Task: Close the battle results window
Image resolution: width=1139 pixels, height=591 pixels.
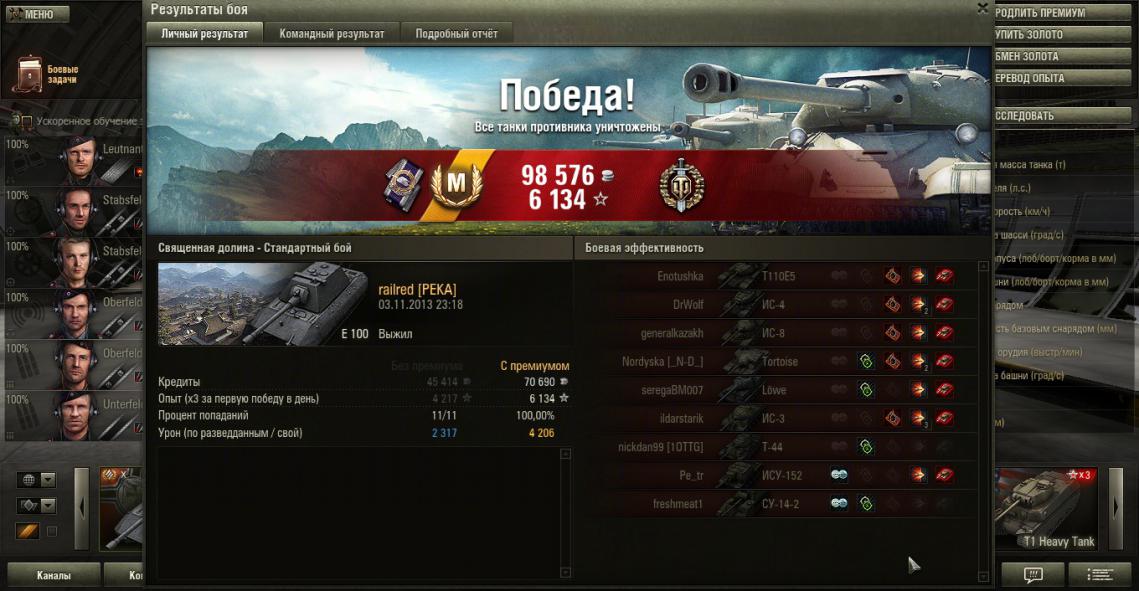Action: pos(982,8)
